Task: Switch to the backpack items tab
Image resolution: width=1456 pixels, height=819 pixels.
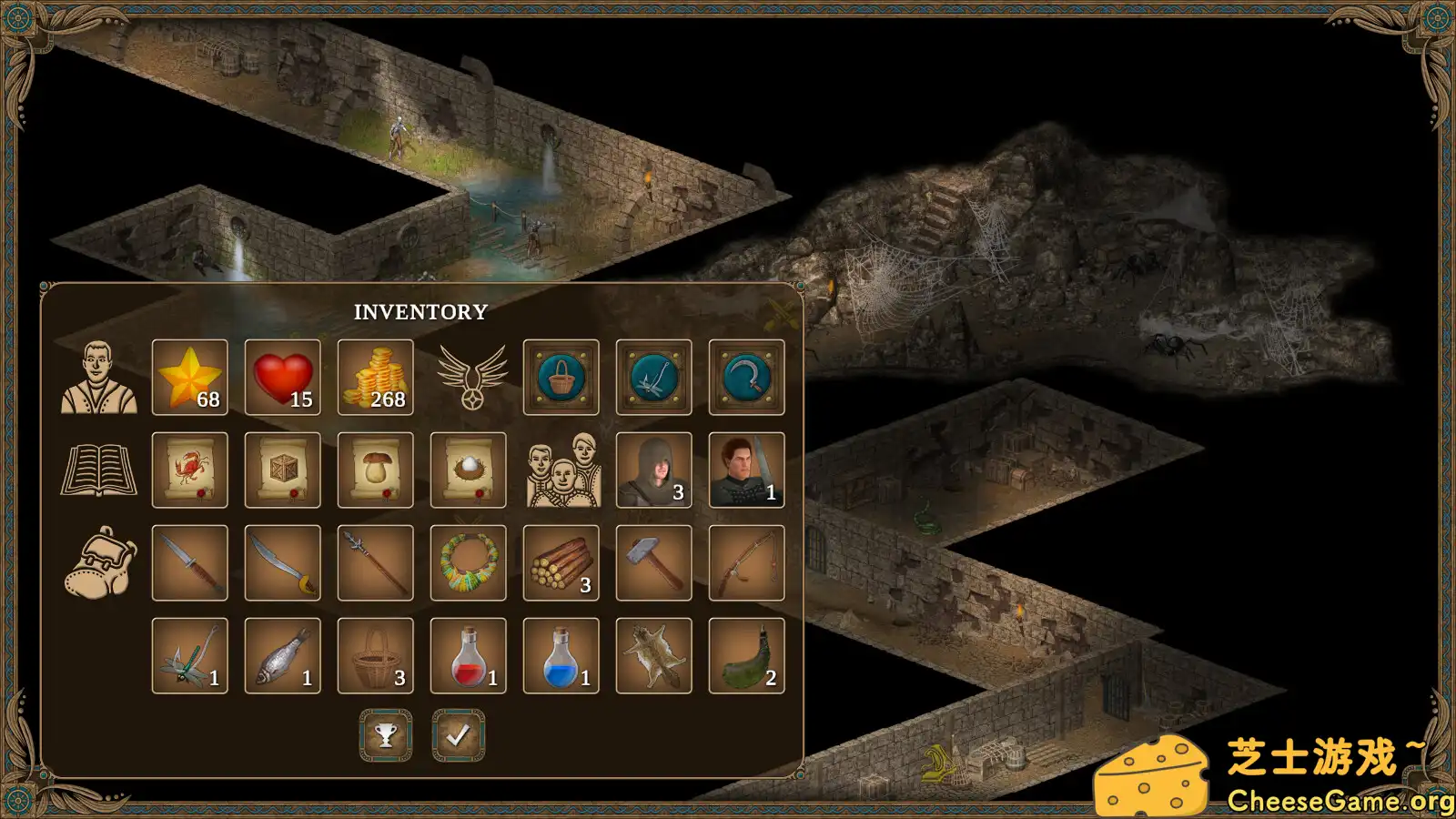Action: tap(98, 563)
